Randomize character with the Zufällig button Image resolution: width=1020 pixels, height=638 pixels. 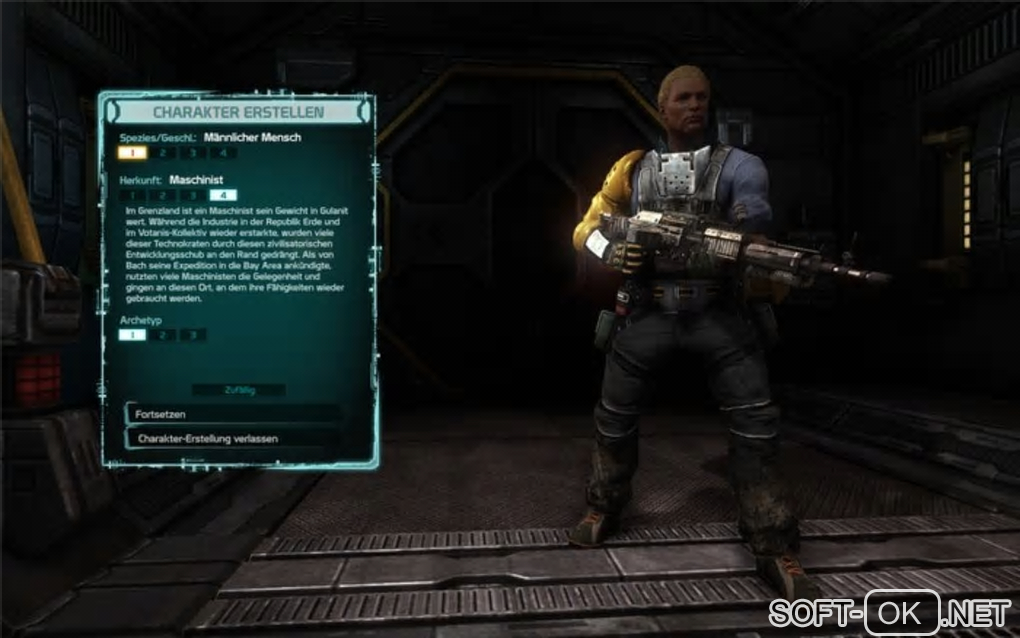click(238, 390)
